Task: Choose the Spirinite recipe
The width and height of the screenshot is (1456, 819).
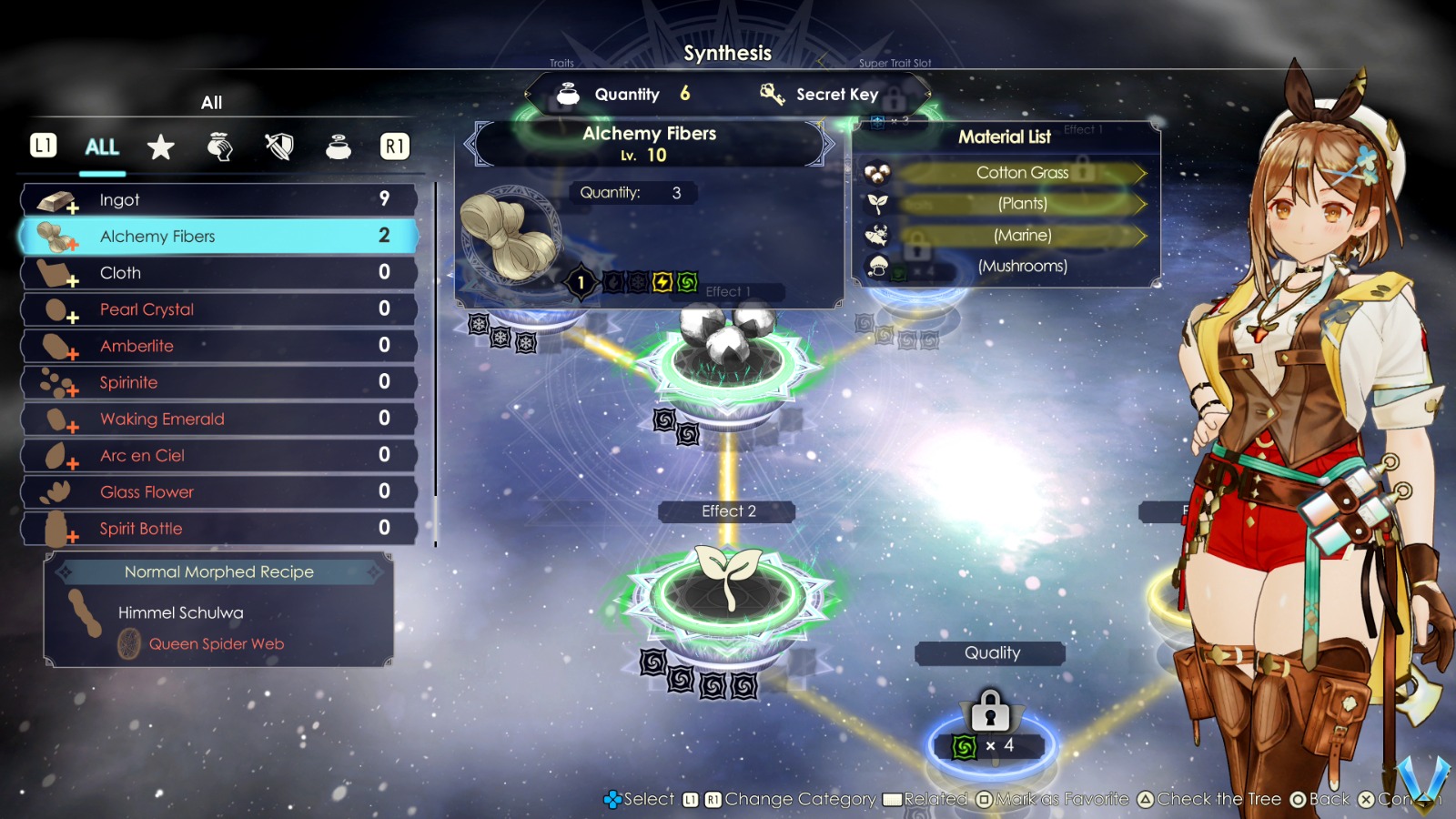Action: point(218,382)
